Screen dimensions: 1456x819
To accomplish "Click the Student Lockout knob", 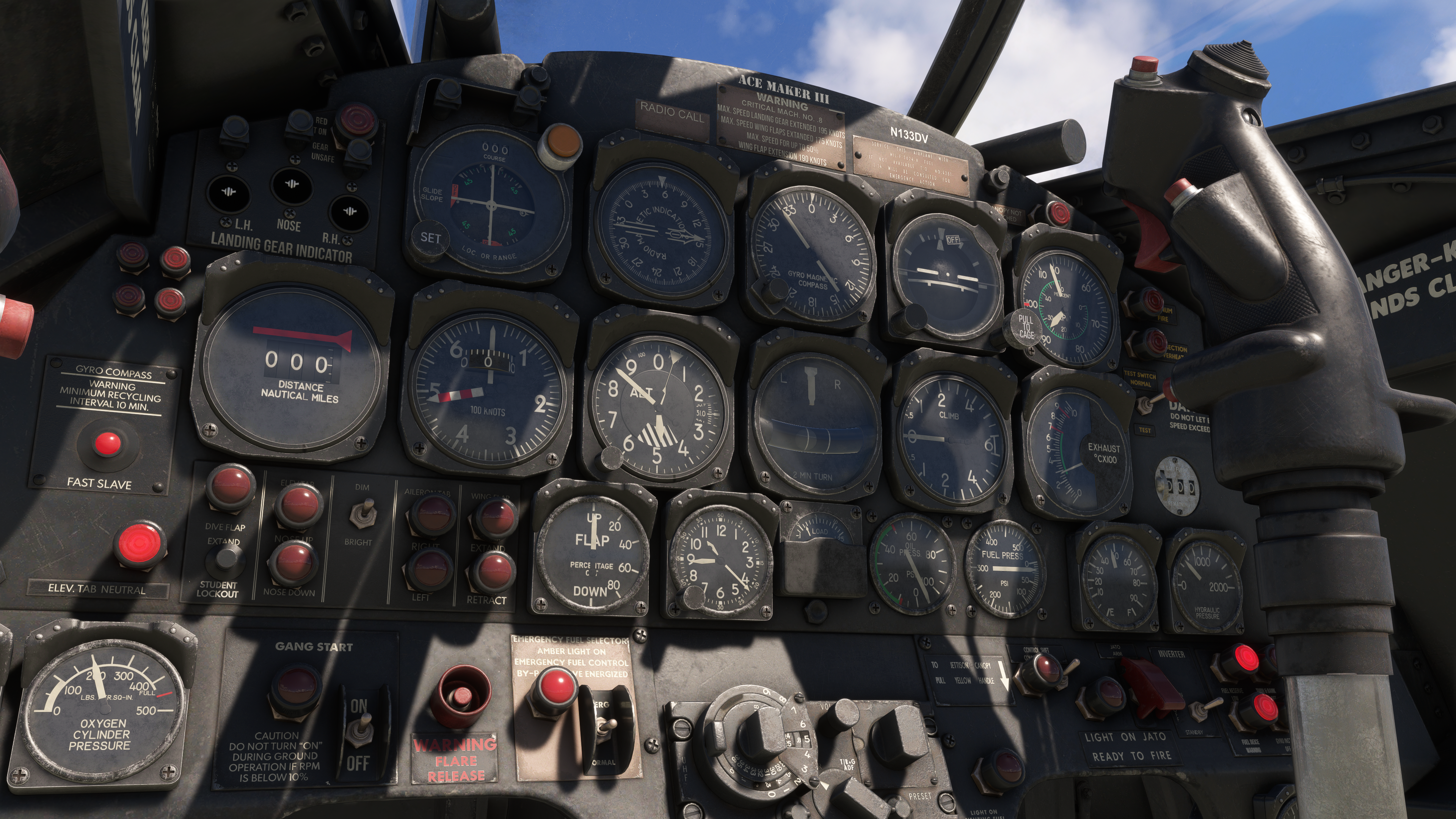I will [x=226, y=557].
